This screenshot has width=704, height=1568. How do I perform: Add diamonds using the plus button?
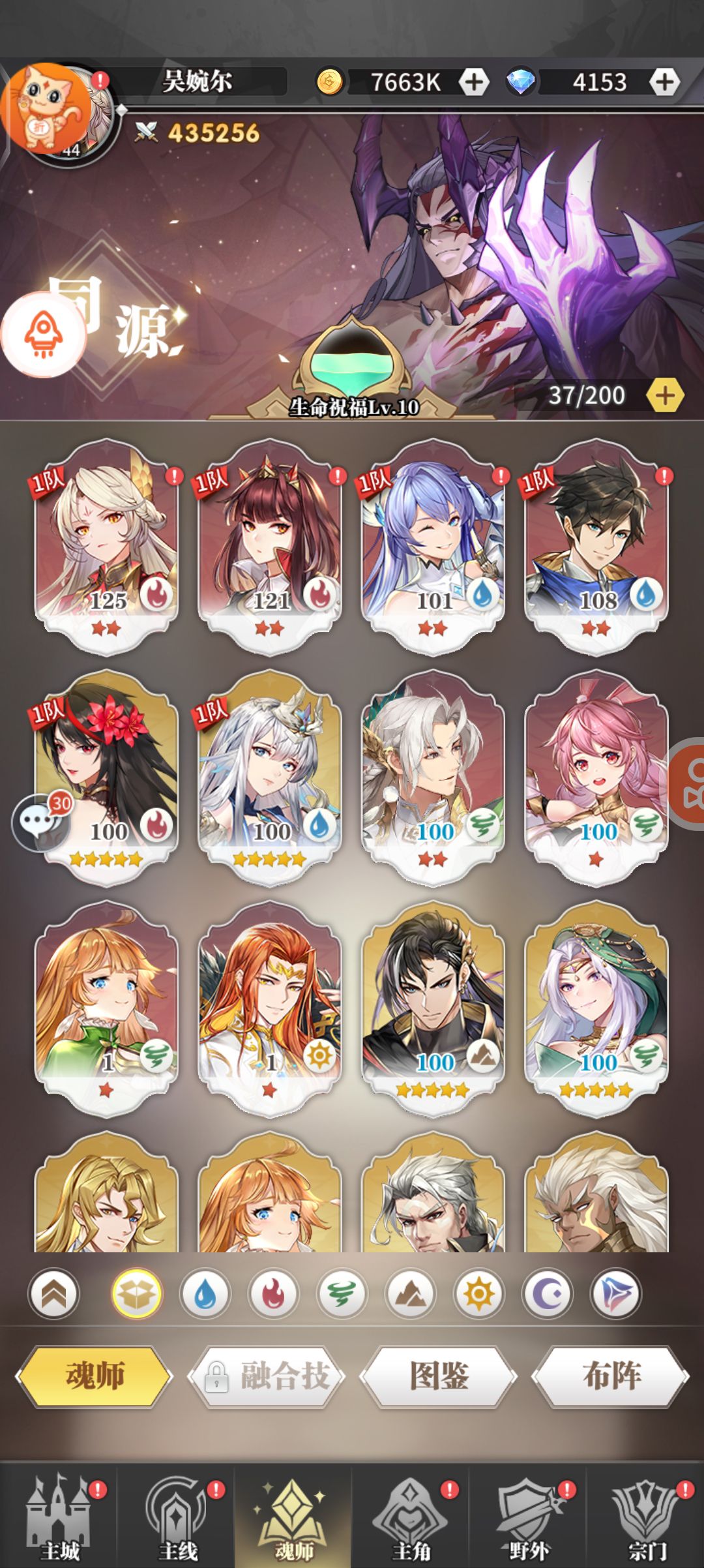click(664, 82)
